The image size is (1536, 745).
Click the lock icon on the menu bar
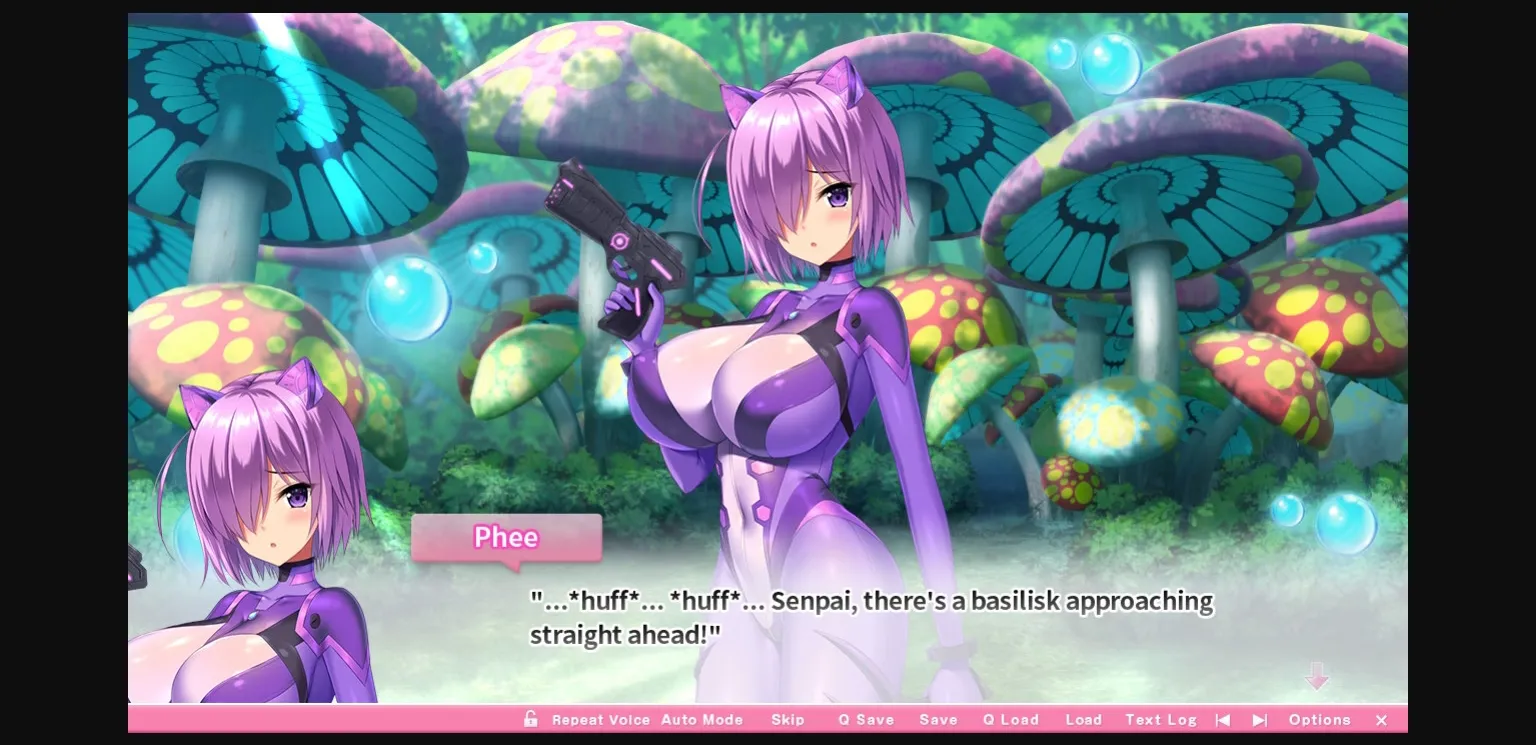[x=531, y=719]
